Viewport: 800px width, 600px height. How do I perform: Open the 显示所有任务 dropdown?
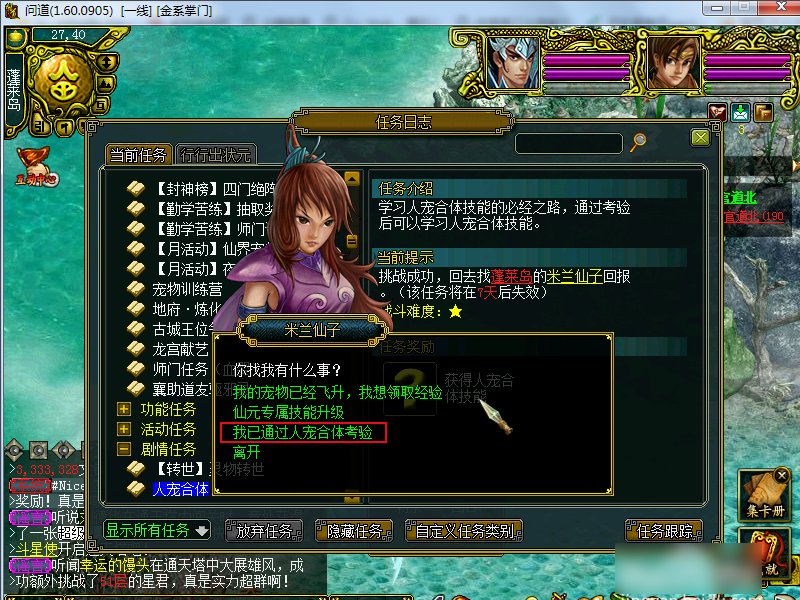(x=158, y=530)
